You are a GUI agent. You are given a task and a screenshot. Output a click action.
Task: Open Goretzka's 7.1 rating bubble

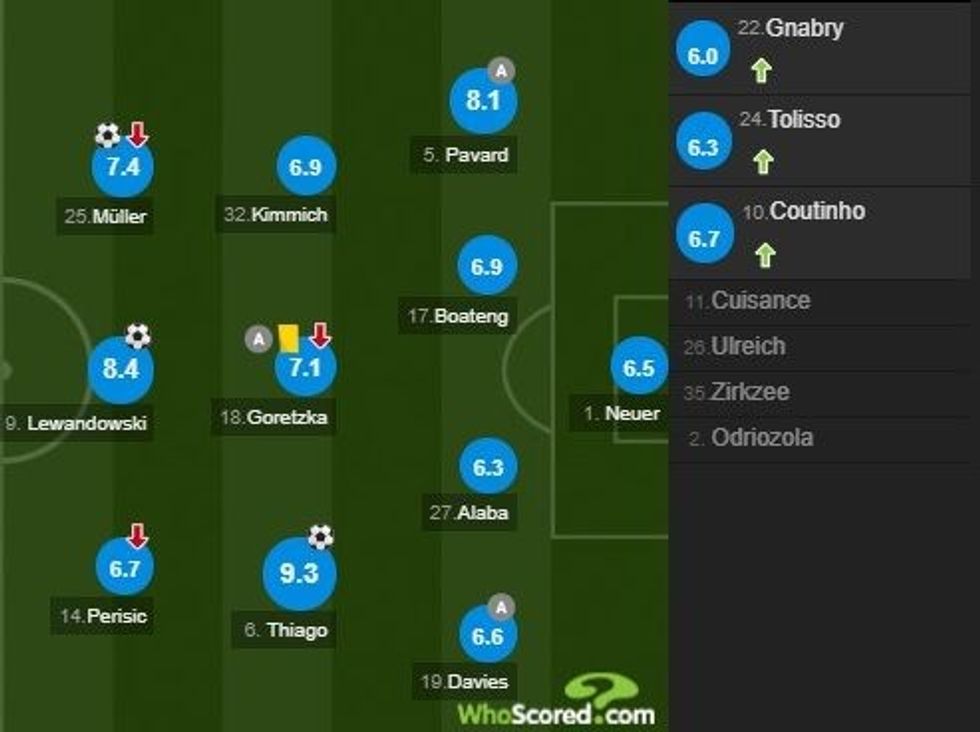point(305,368)
